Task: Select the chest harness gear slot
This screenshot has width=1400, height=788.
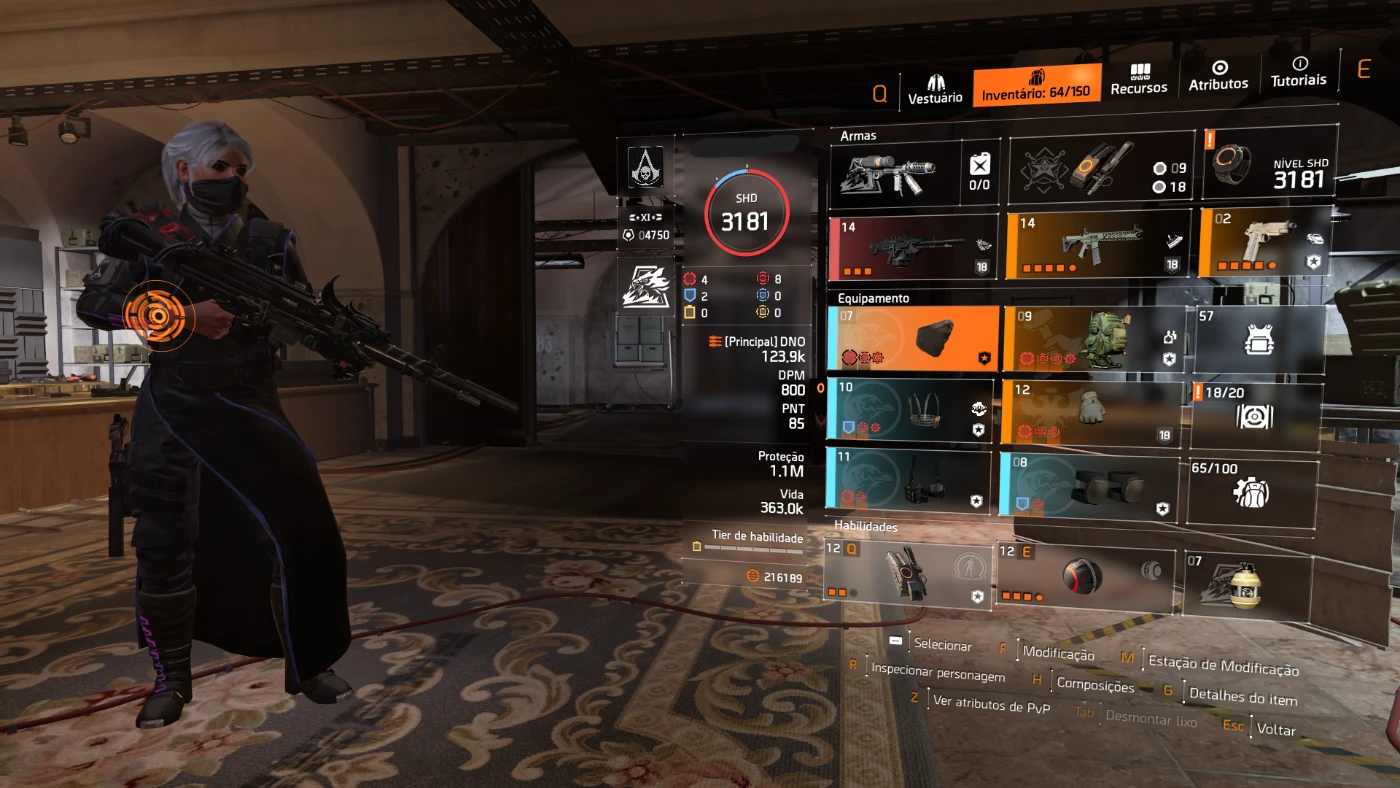Action: click(910, 410)
